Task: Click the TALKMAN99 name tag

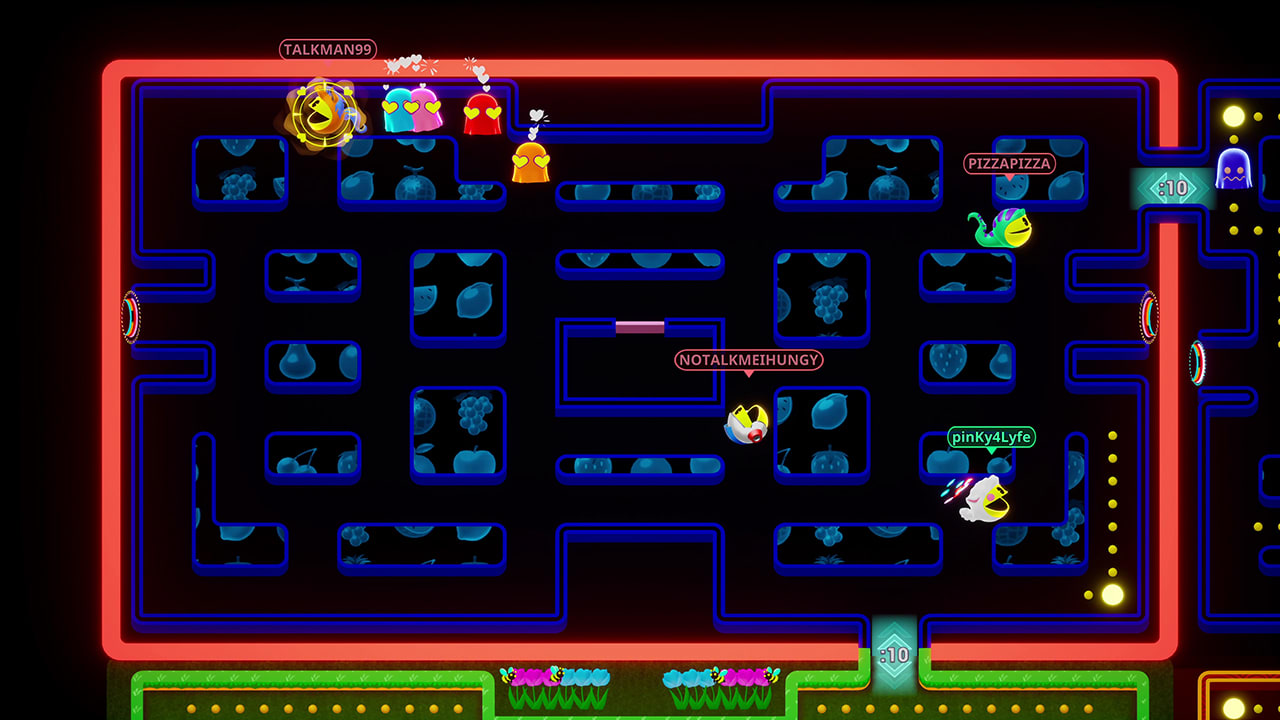Action: [x=326, y=49]
